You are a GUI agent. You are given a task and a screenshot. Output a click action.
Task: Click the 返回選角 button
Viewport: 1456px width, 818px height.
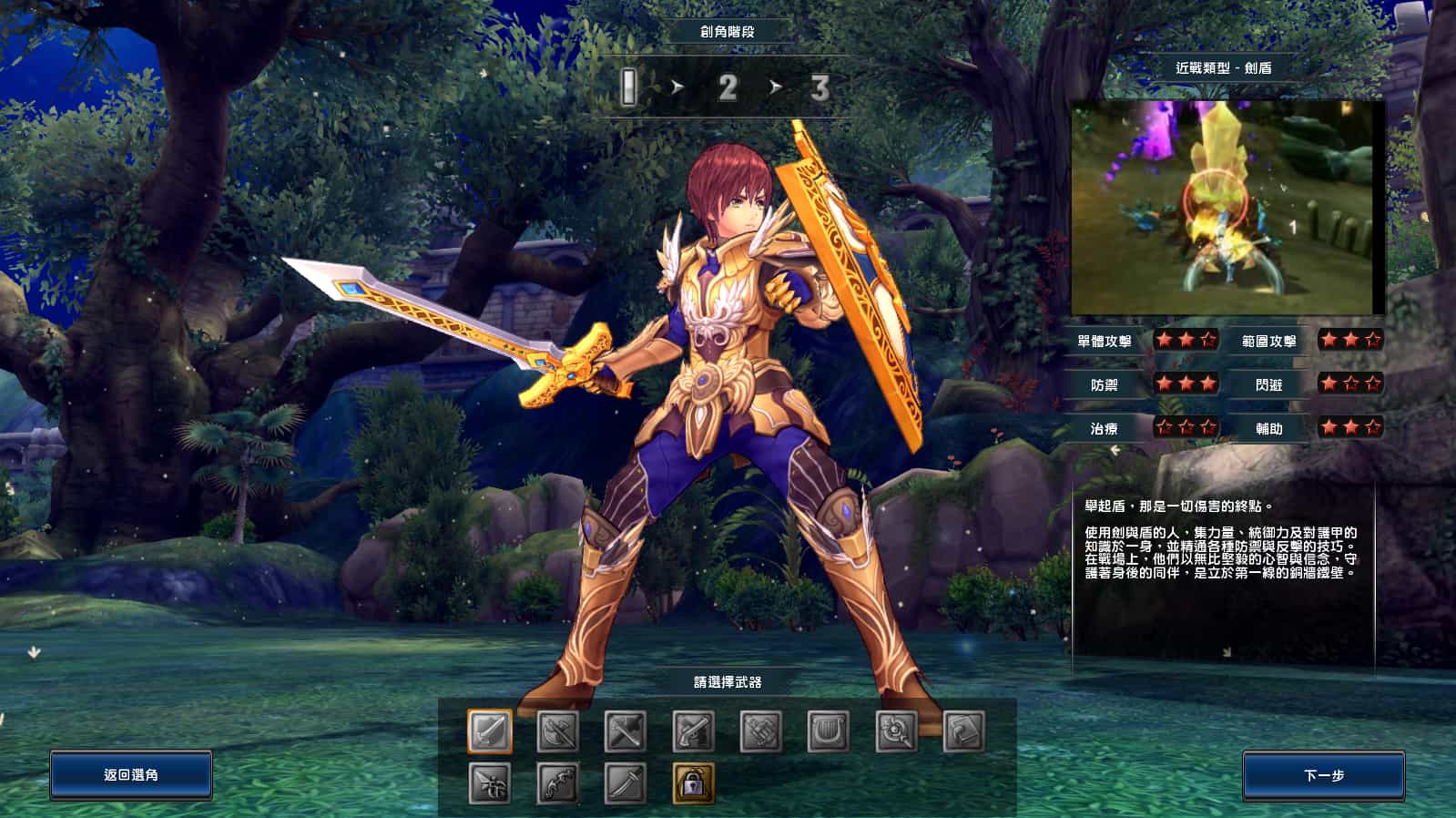pyautogui.click(x=132, y=776)
